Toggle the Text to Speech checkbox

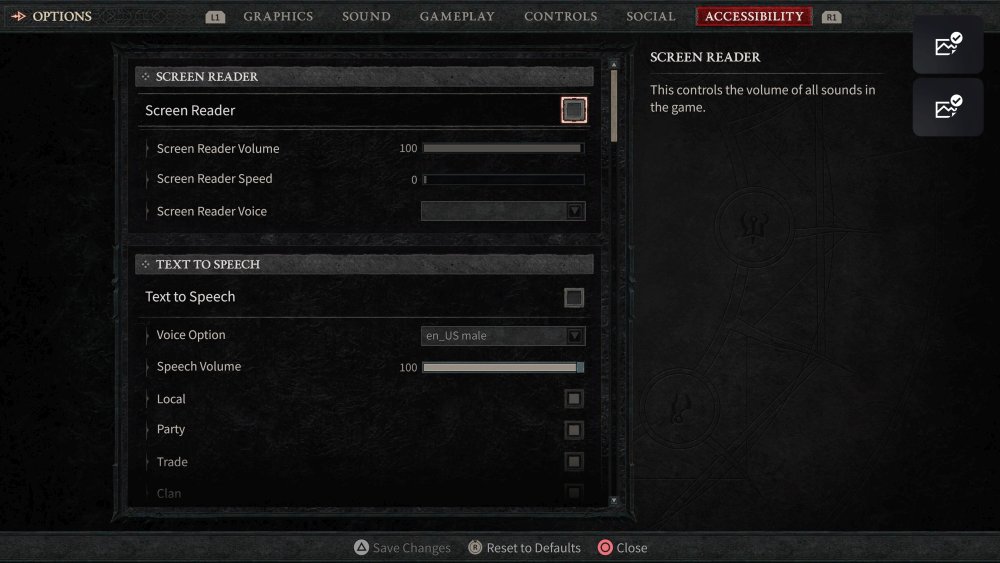574,297
